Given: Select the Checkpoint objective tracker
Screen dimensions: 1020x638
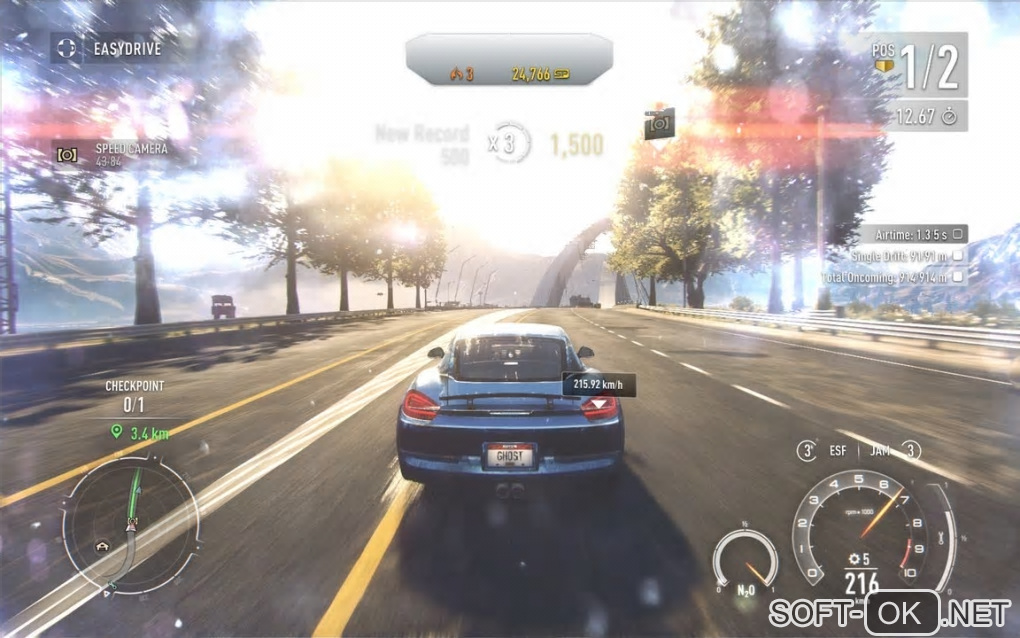Looking at the screenshot, I should click(134, 395).
